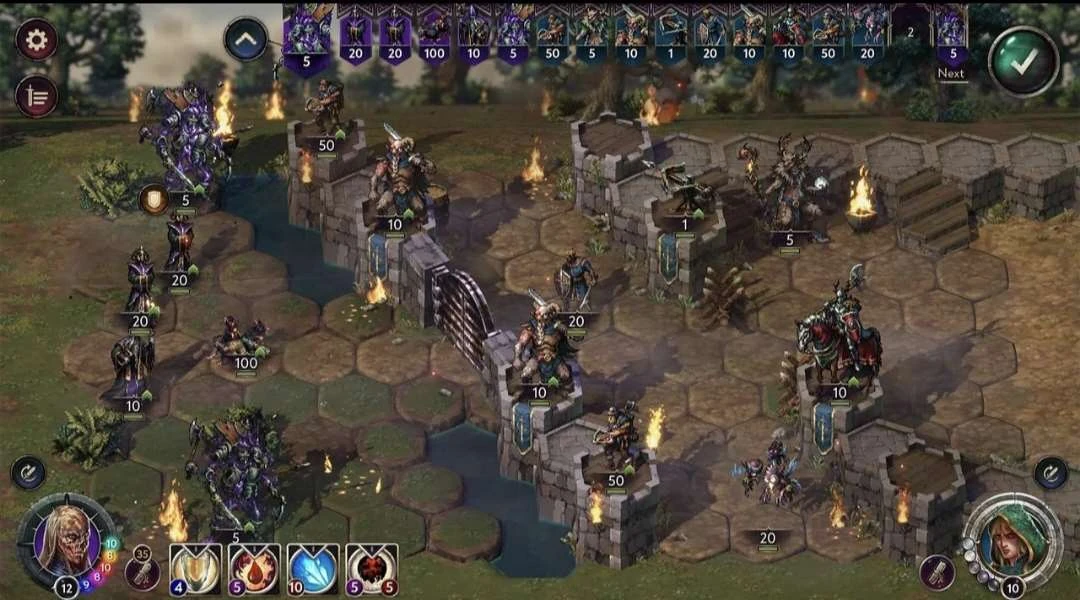
Task: Open the battle log list button
Action: click(x=37, y=95)
